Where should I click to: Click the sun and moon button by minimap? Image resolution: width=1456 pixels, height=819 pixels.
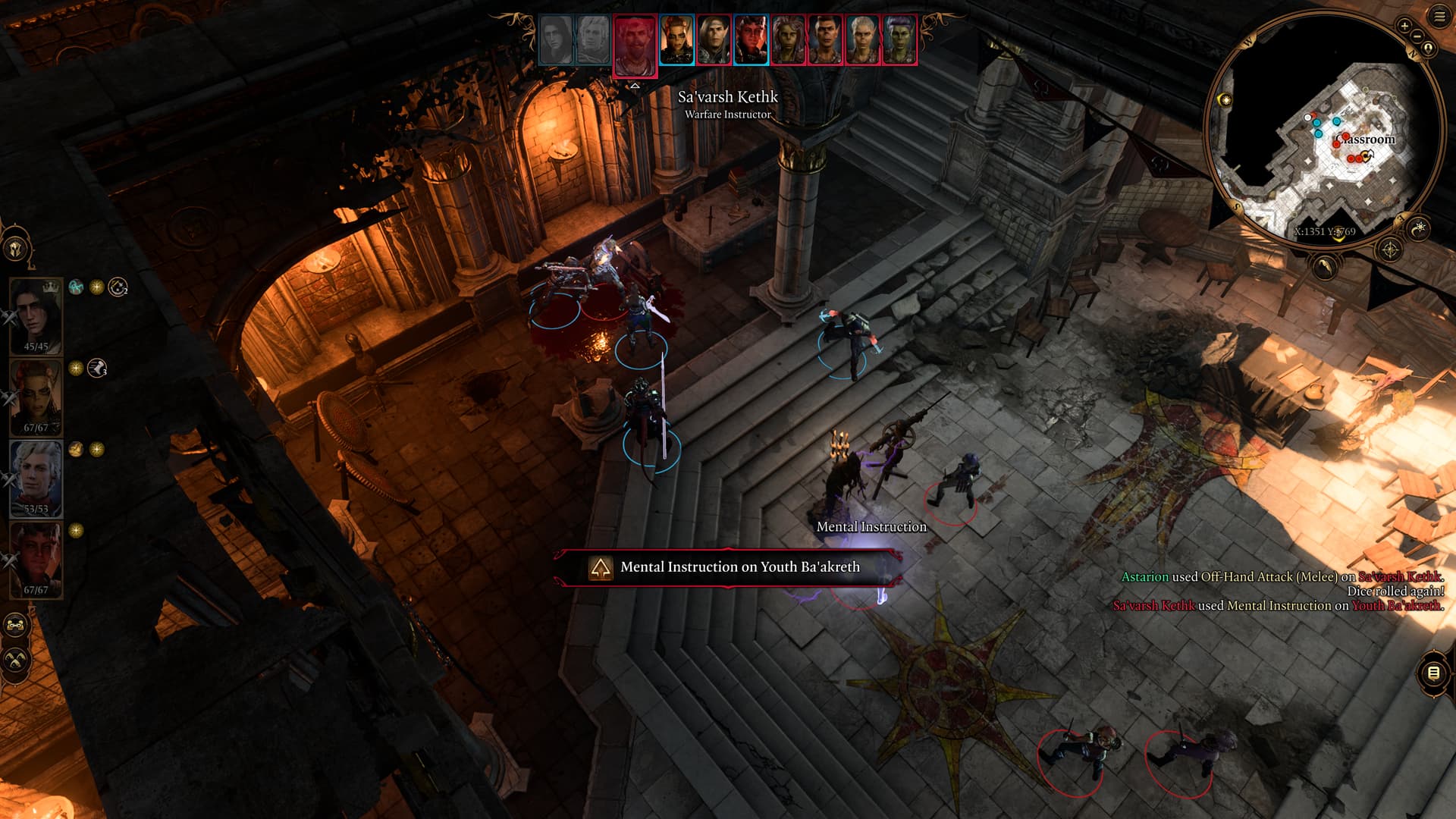[x=1418, y=227]
